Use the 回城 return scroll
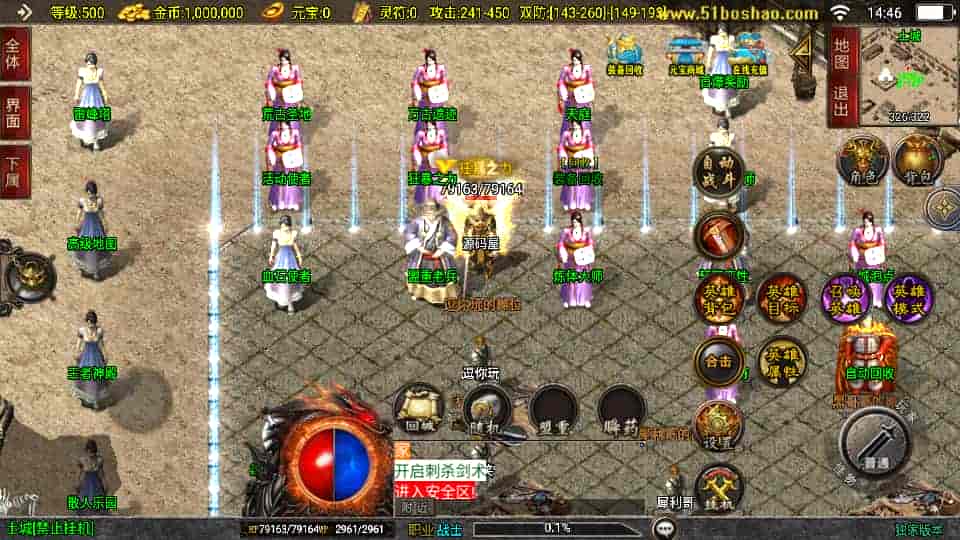 [416, 408]
